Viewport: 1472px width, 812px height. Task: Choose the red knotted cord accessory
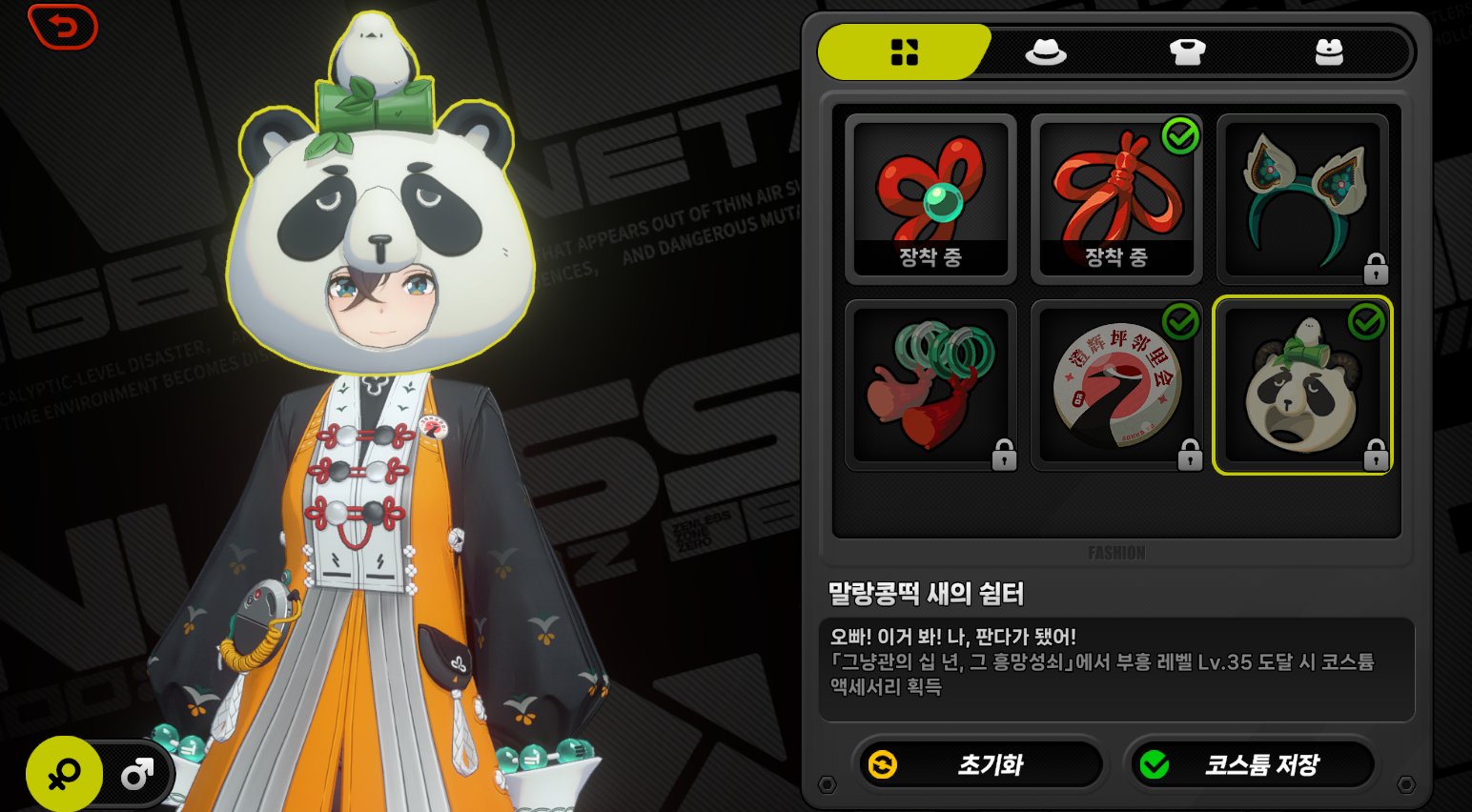point(1116,198)
